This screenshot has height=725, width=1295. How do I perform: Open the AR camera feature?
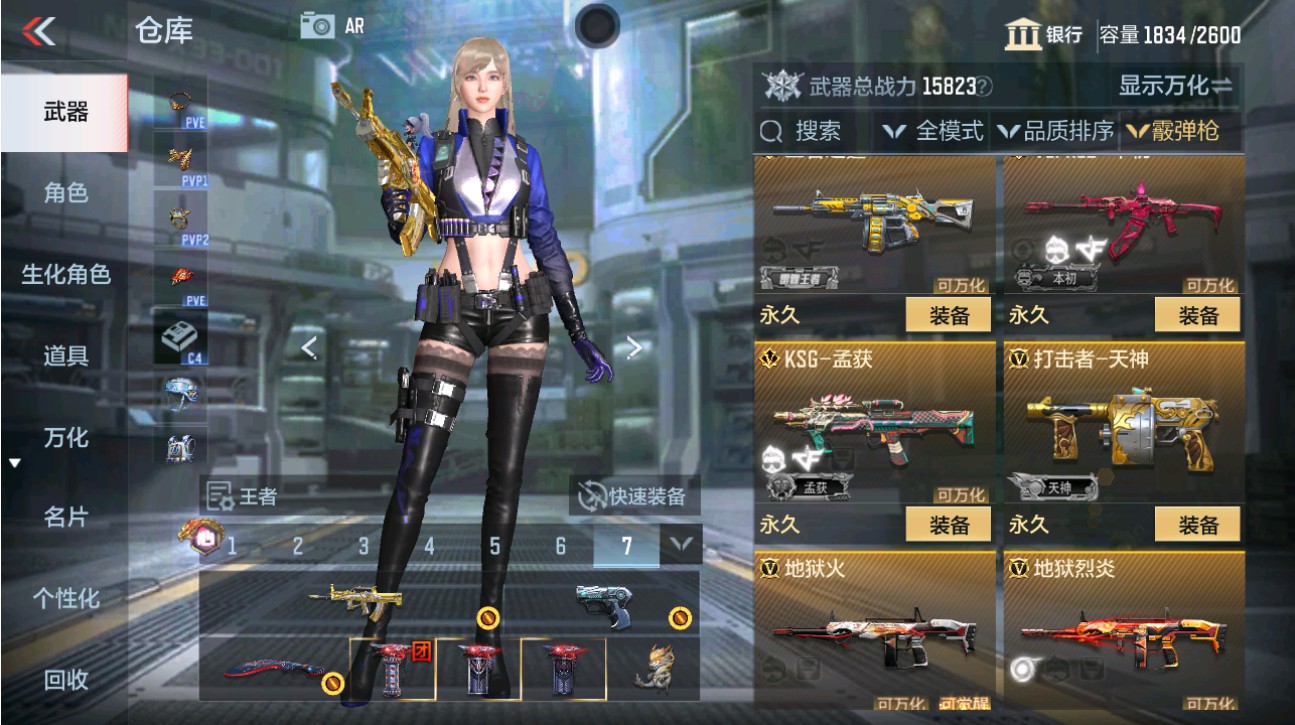(x=320, y=26)
